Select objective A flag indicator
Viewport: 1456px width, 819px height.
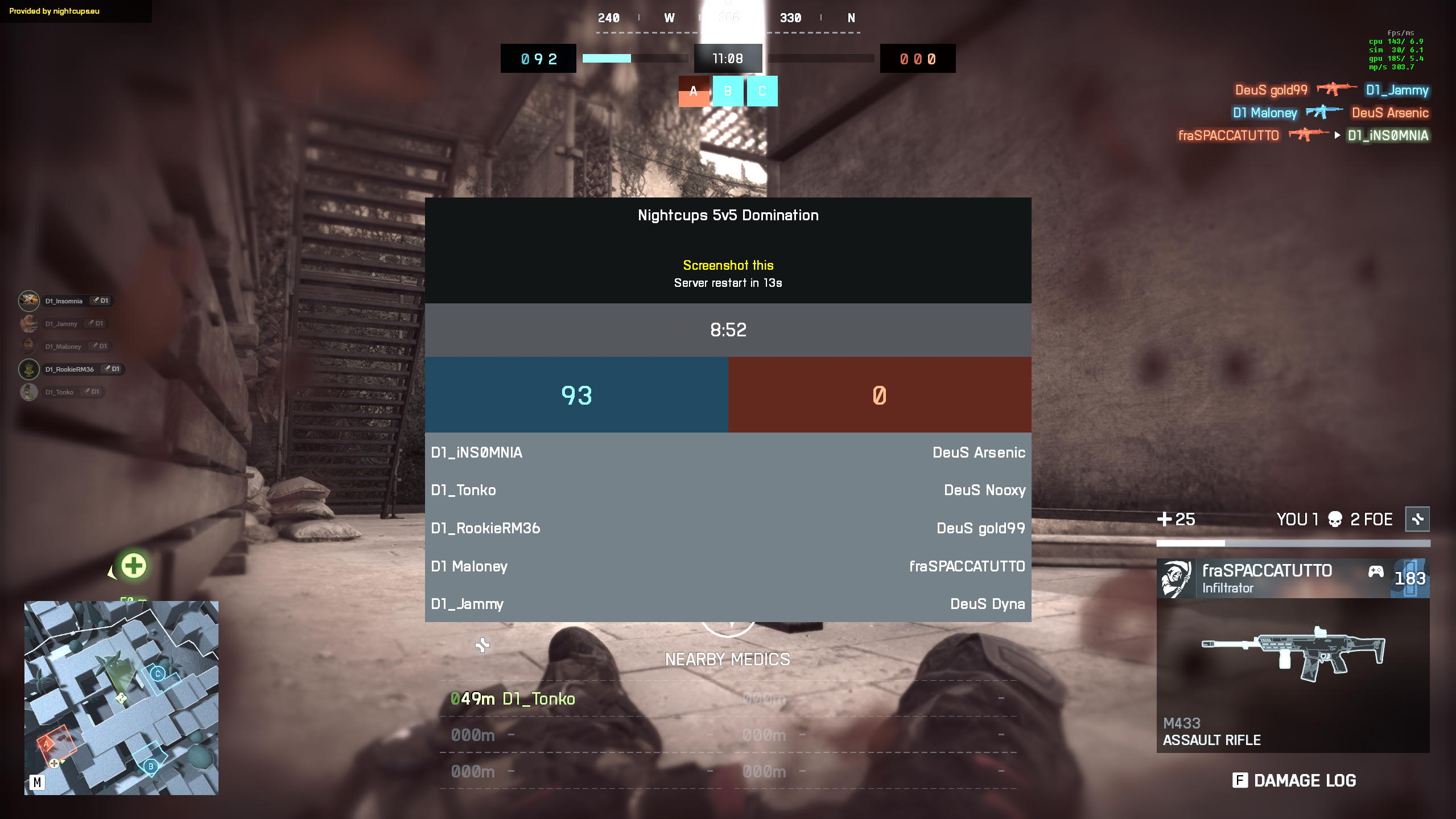(x=694, y=91)
